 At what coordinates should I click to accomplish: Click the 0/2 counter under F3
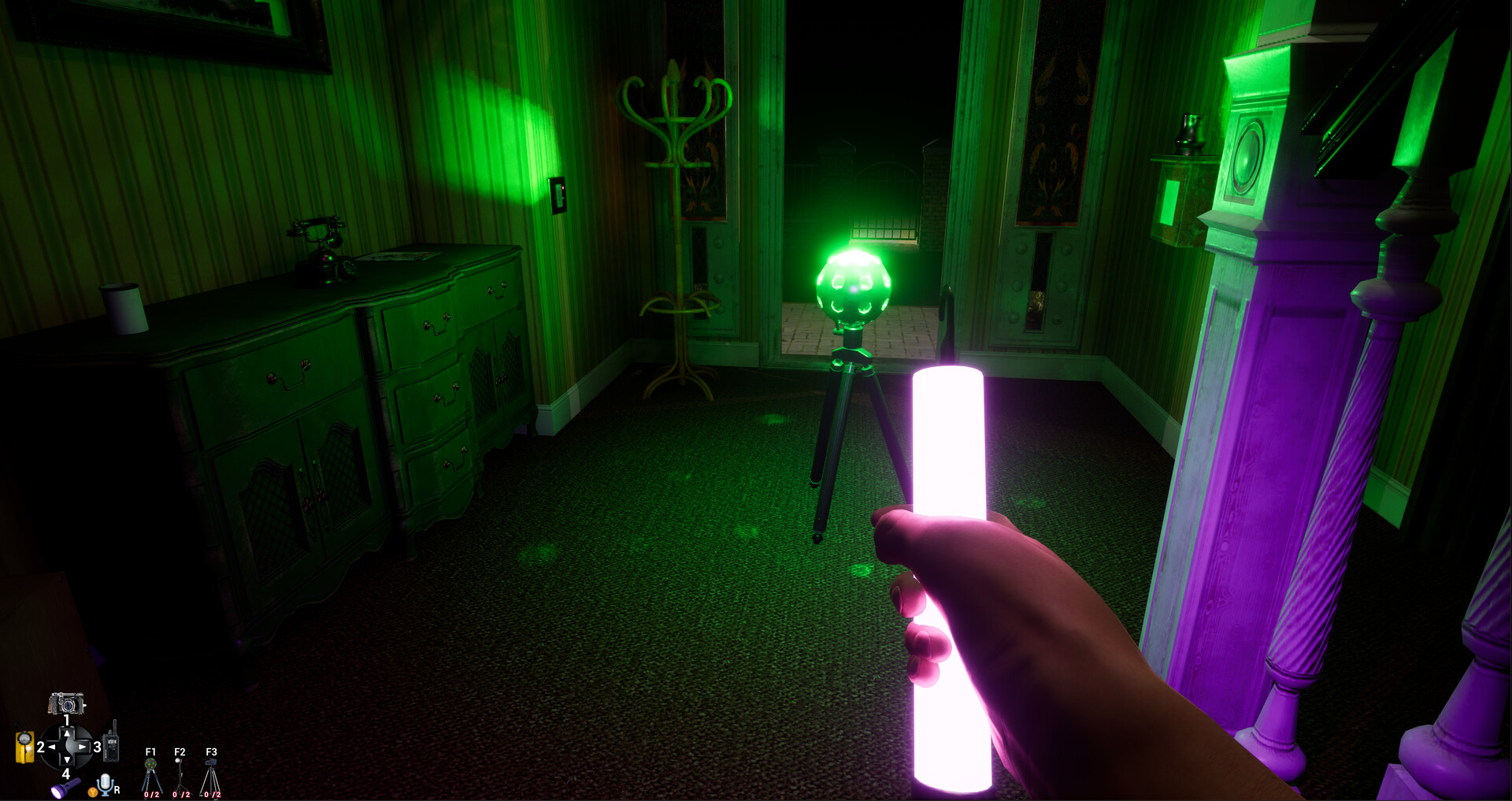click(213, 795)
